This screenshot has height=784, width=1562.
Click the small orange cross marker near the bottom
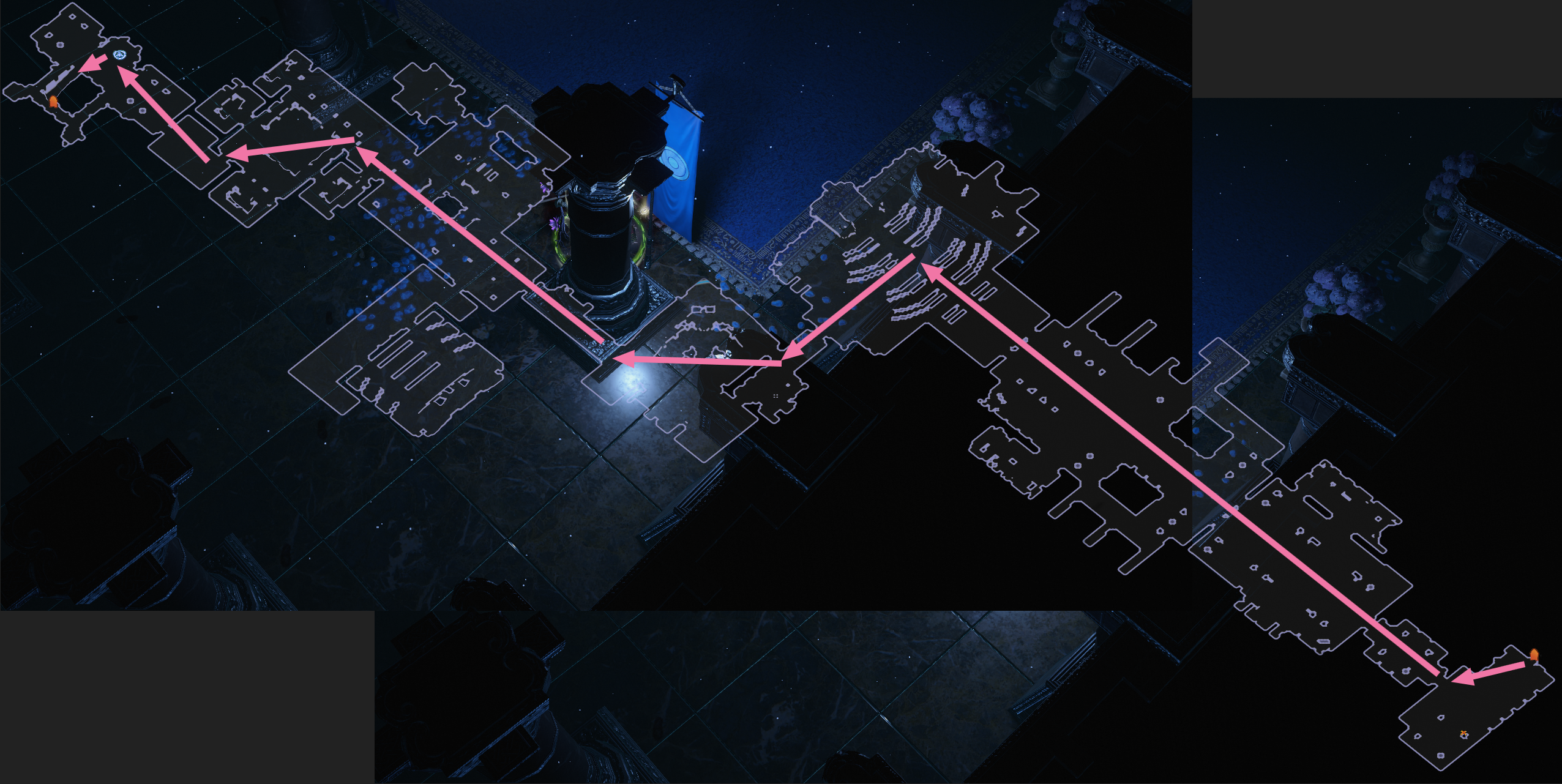coord(1463,733)
